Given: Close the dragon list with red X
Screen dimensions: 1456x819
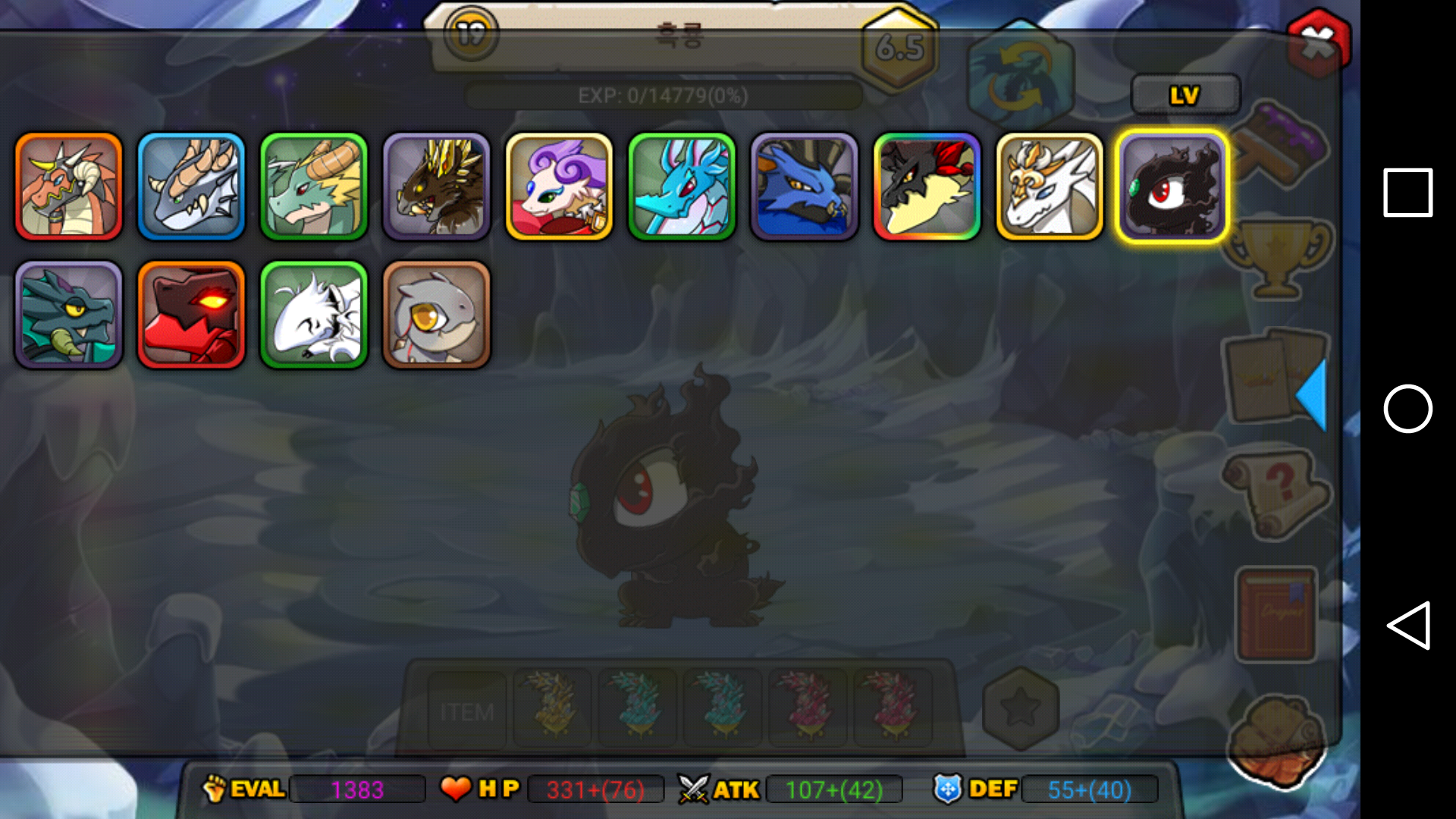Looking at the screenshot, I should tap(1319, 43).
